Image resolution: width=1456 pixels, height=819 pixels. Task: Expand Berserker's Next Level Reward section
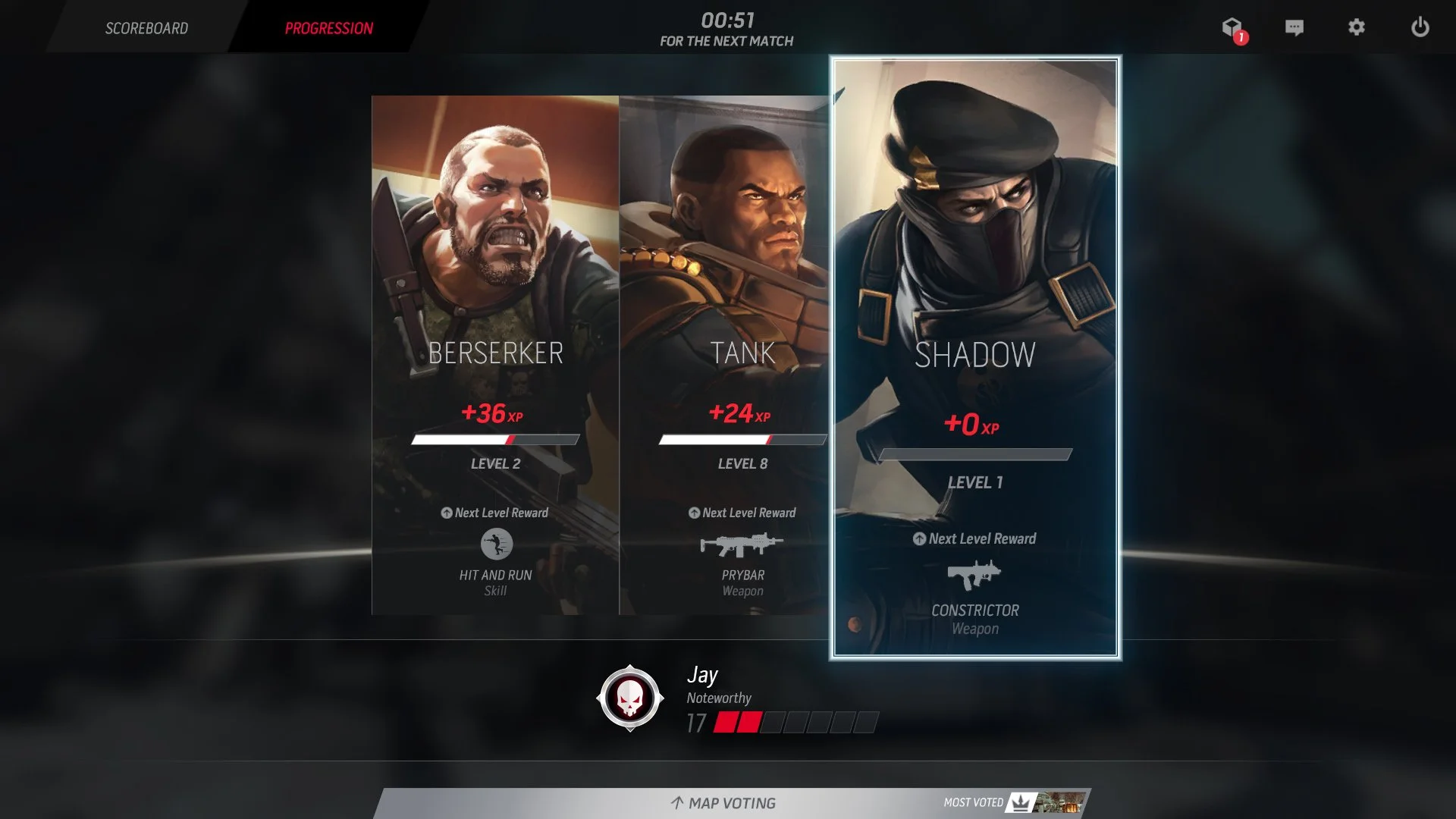pyautogui.click(x=497, y=513)
